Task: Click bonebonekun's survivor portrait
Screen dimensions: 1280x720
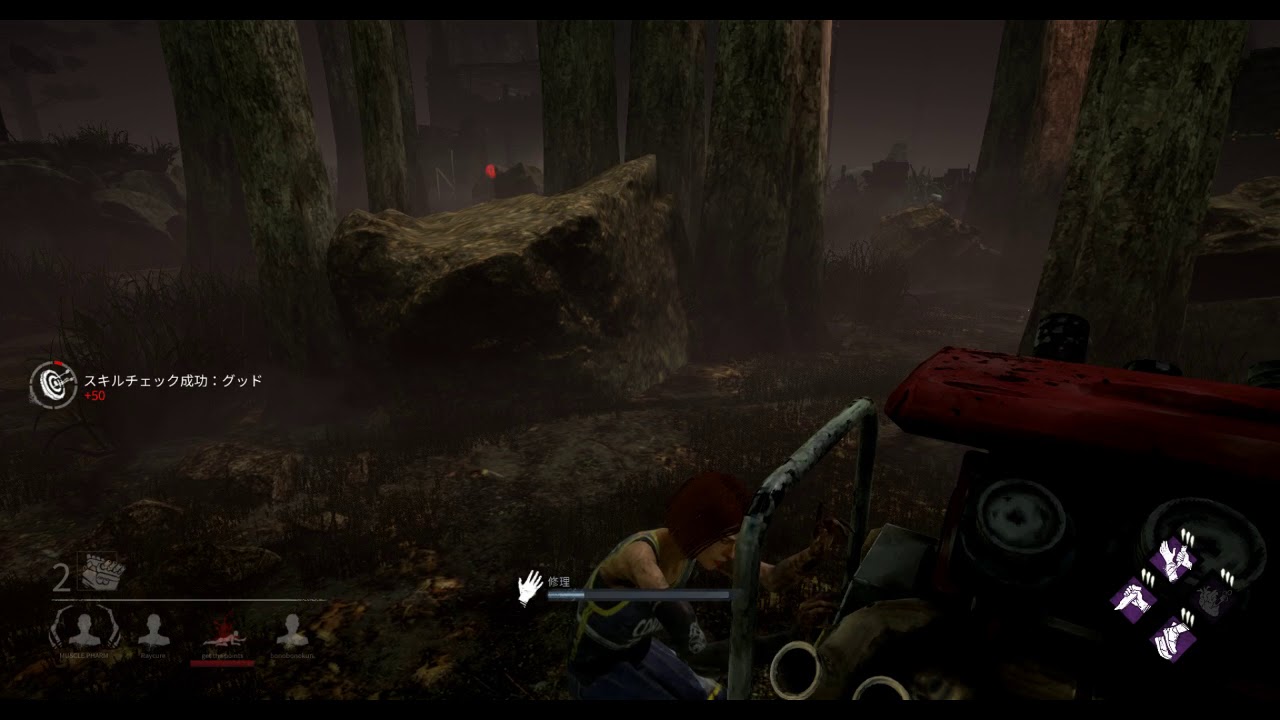Action: point(291,630)
